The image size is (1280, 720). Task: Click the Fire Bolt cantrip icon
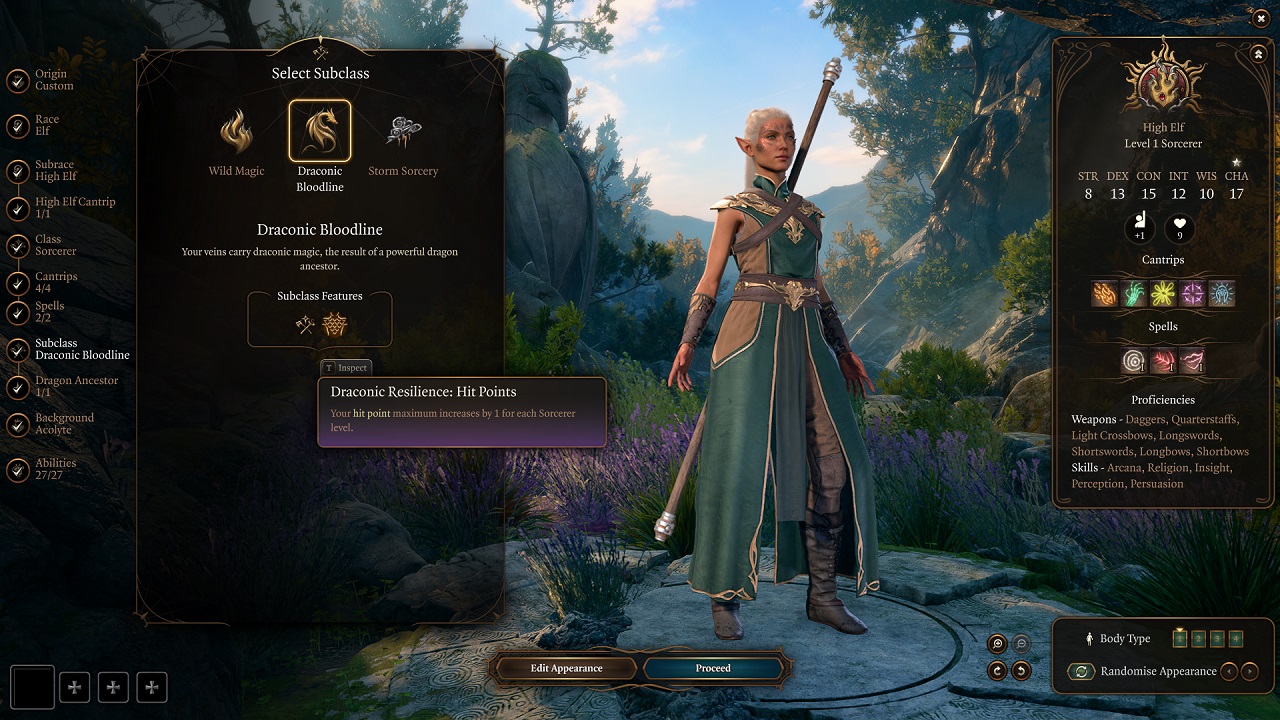point(1105,293)
